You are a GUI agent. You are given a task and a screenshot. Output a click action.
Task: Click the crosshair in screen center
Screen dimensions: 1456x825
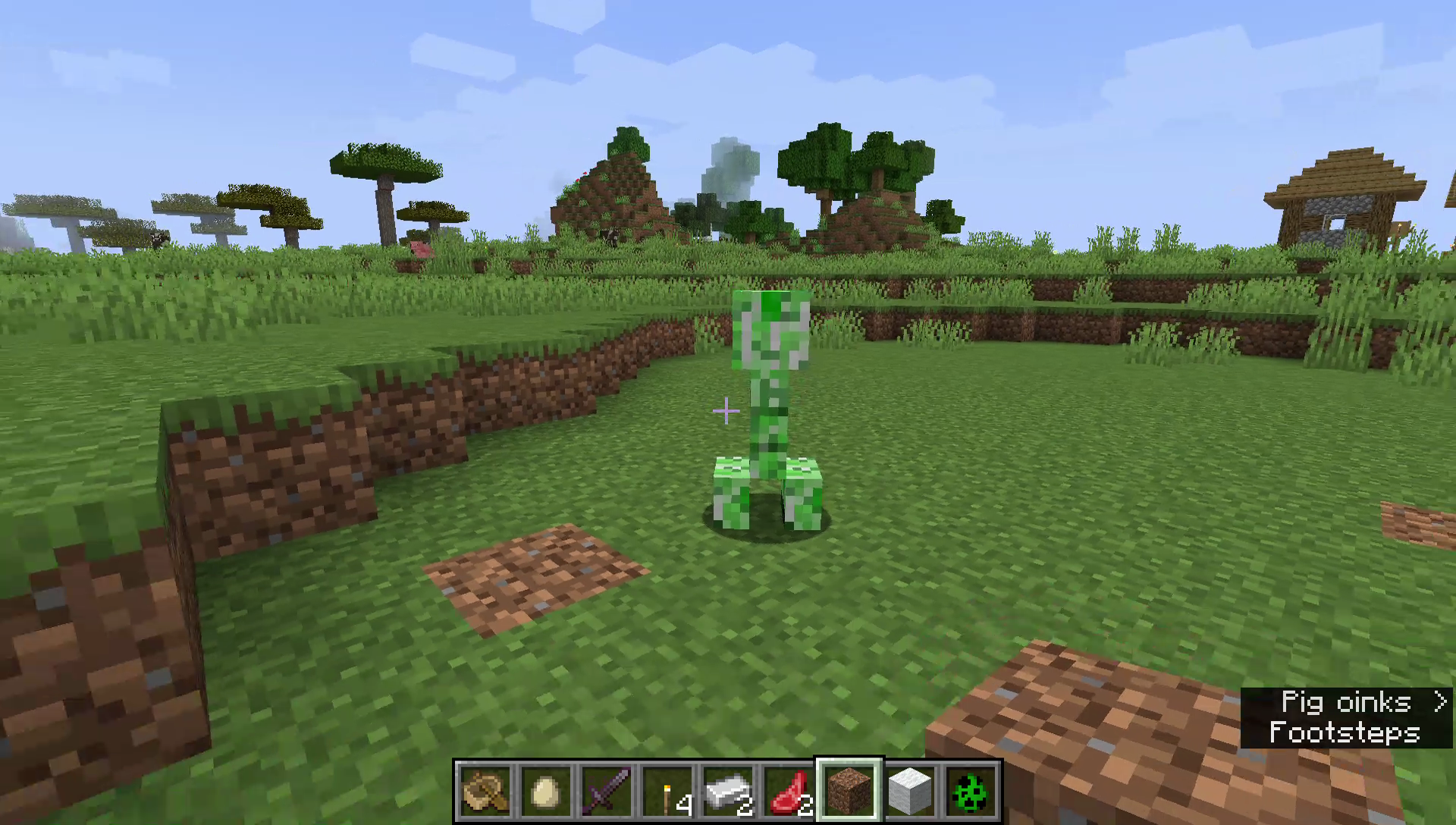[725, 412]
